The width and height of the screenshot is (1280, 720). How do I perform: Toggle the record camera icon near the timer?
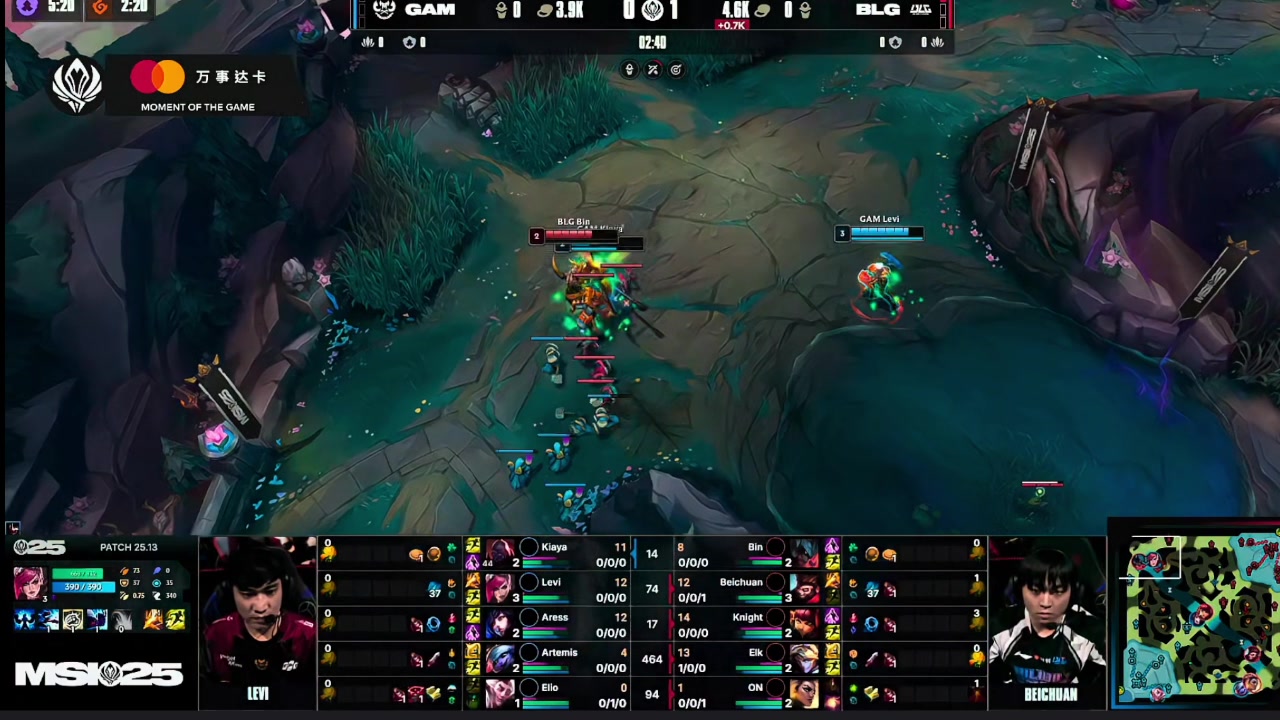(x=677, y=70)
